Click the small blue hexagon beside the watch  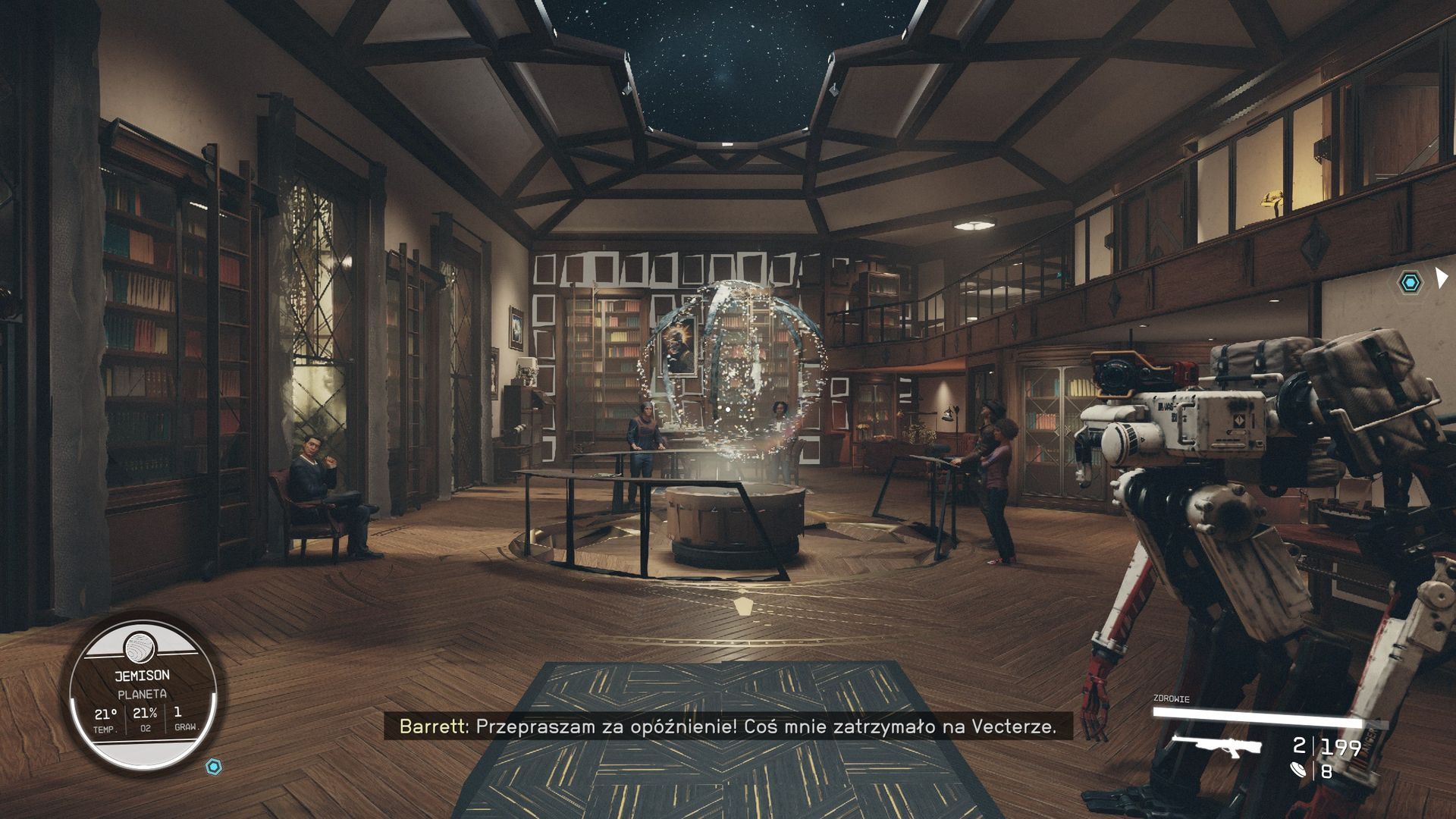(x=215, y=767)
